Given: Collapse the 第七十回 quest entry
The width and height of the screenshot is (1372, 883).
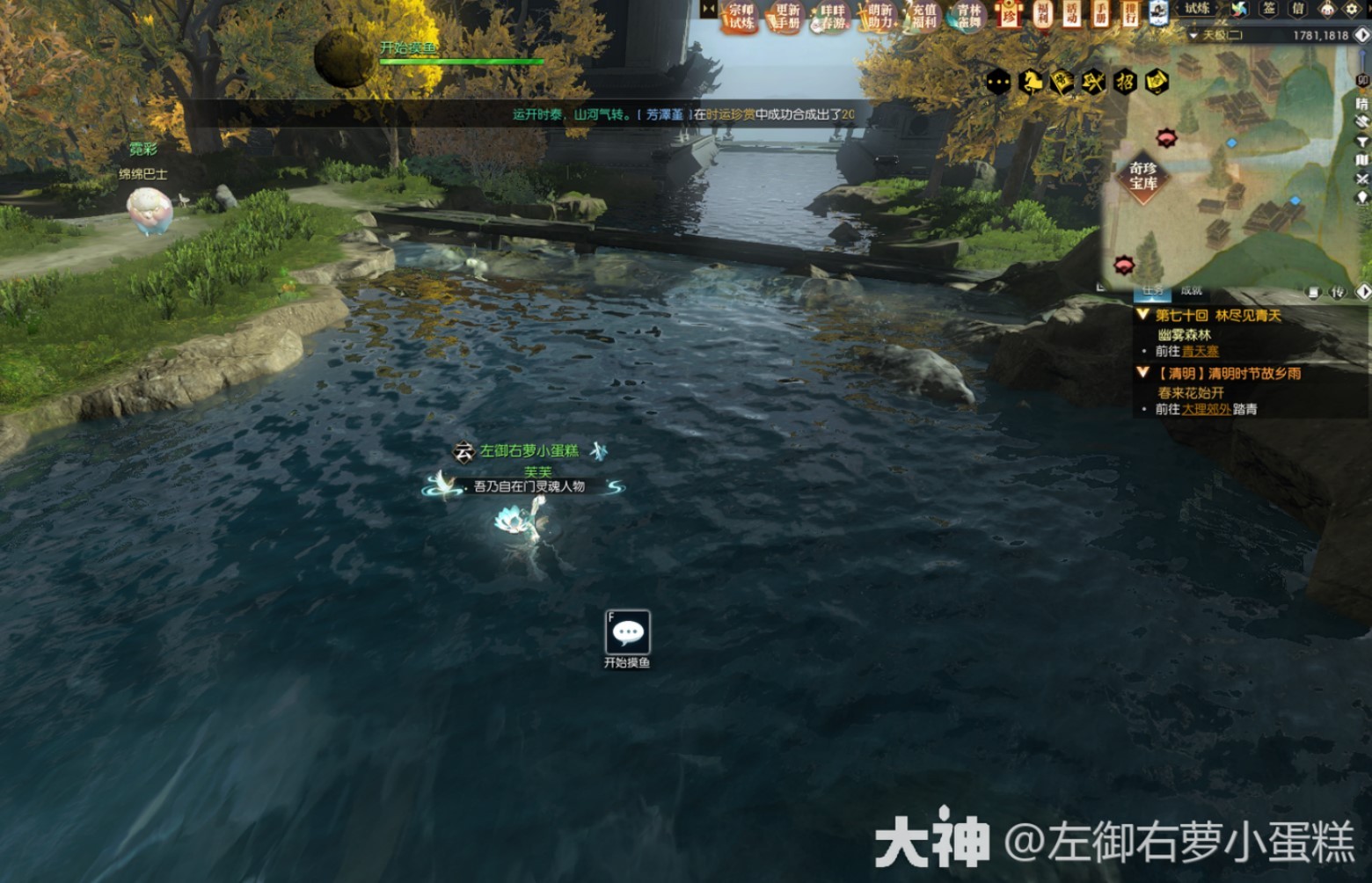Looking at the screenshot, I should pos(1142,316).
